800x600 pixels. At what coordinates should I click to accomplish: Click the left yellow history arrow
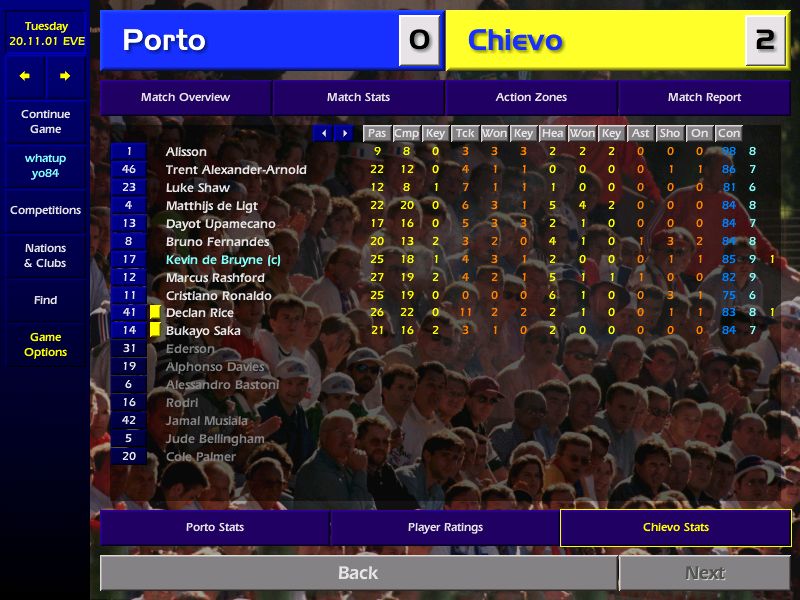tap(25, 76)
